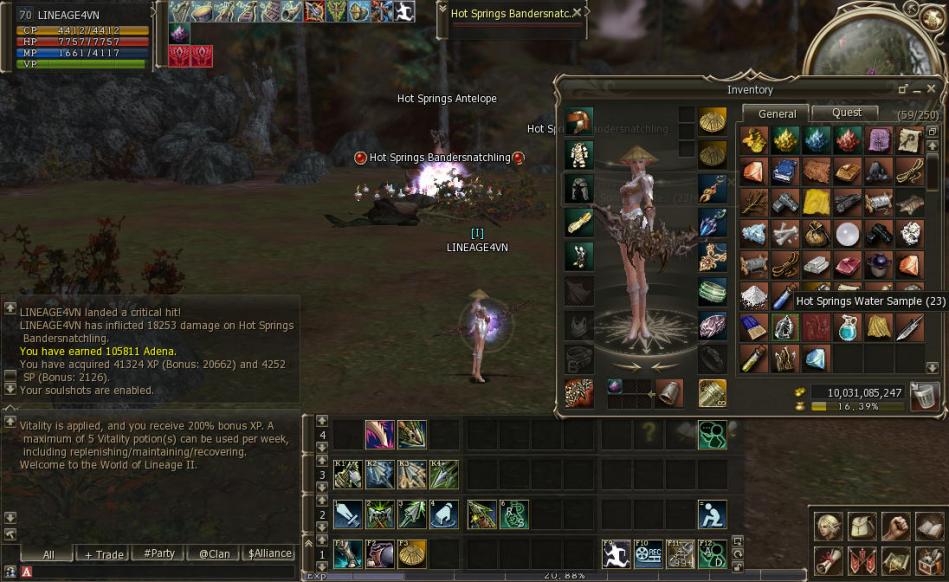
Task: Select the @Clan chat tab
Action: click(x=214, y=553)
